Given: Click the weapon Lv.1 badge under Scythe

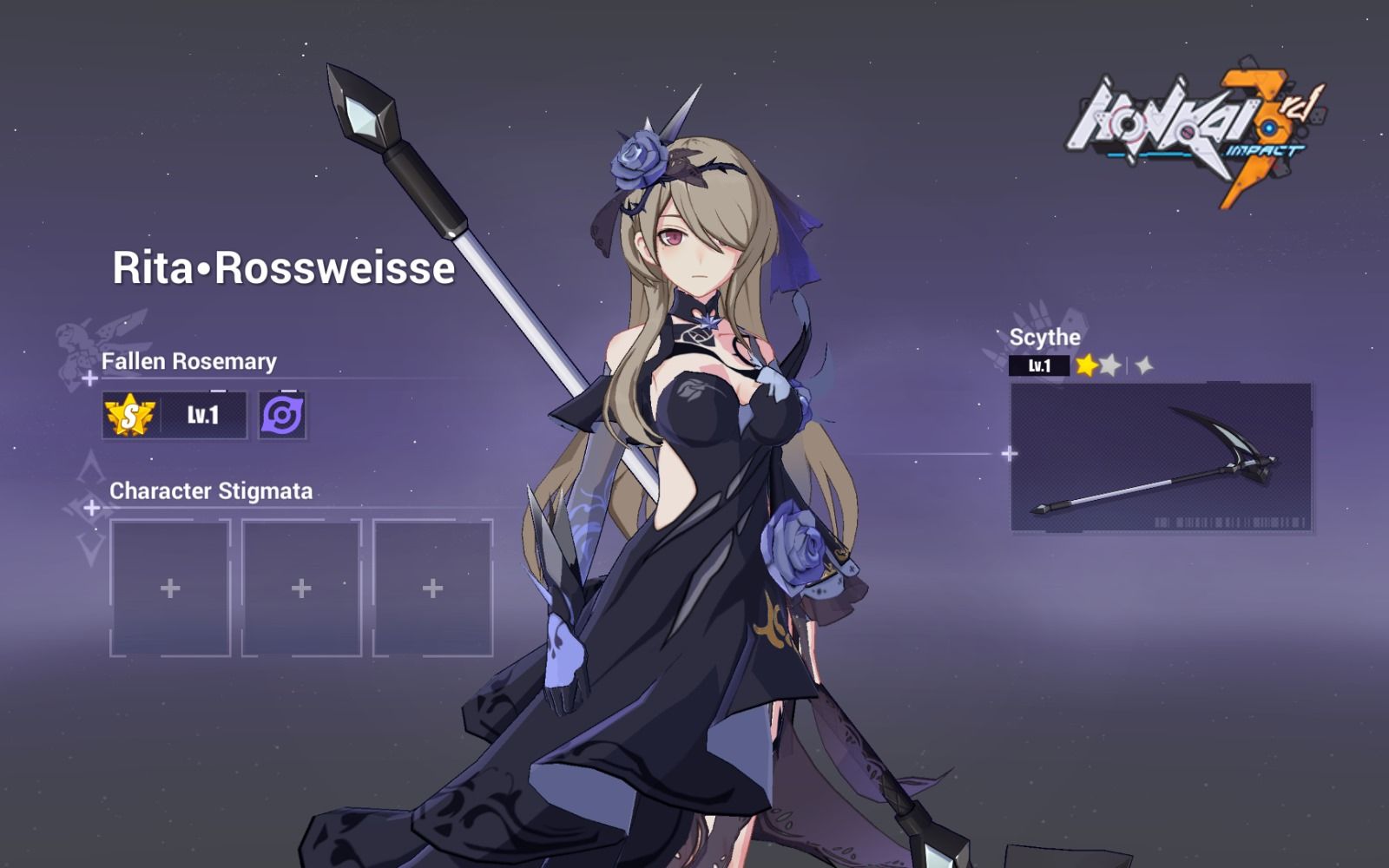Looking at the screenshot, I should click(x=1040, y=365).
